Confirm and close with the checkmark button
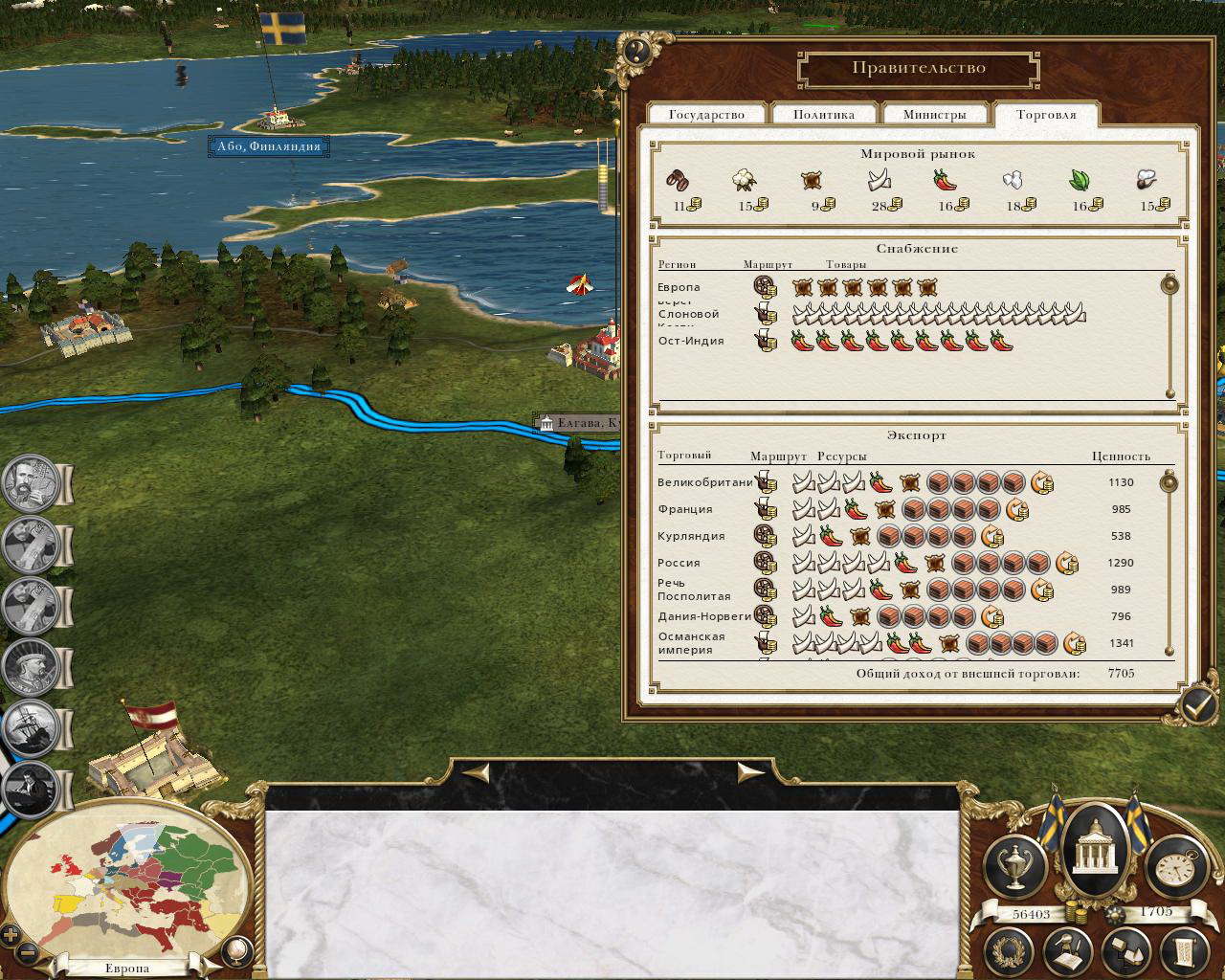The width and height of the screenshot is (1225, 980). (x=1196, y=704)
